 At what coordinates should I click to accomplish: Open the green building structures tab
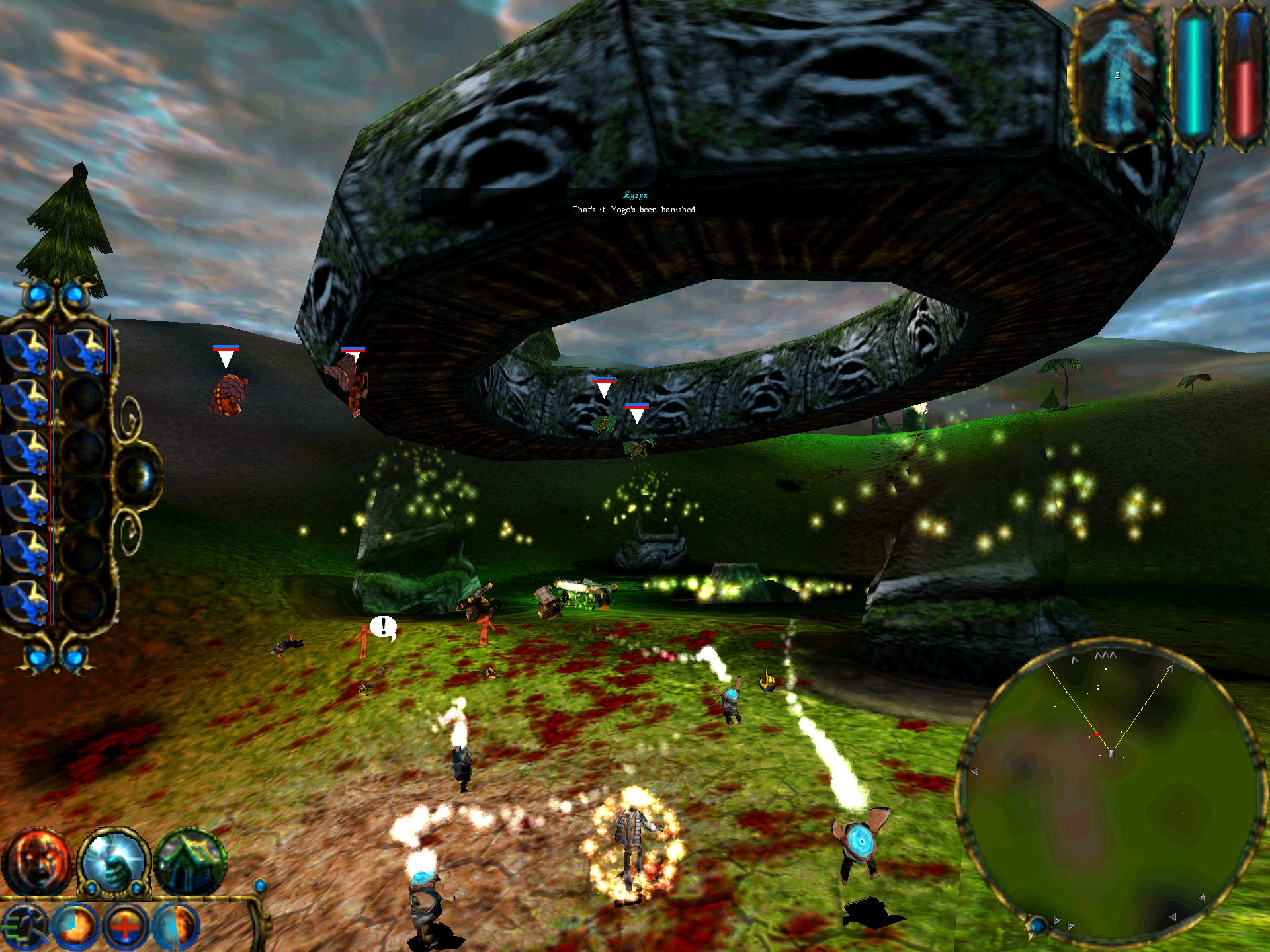click(190, 862)
